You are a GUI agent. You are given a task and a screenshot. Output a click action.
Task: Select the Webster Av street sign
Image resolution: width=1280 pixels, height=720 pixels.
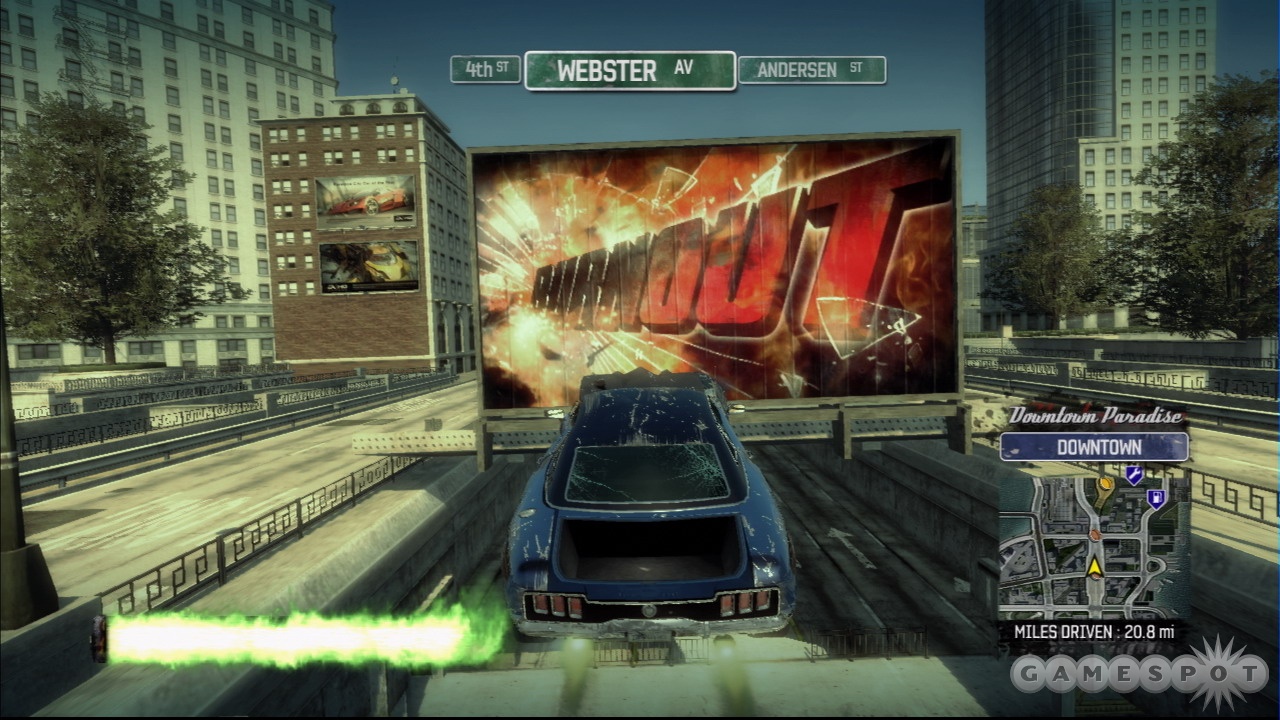pos(630,70)
